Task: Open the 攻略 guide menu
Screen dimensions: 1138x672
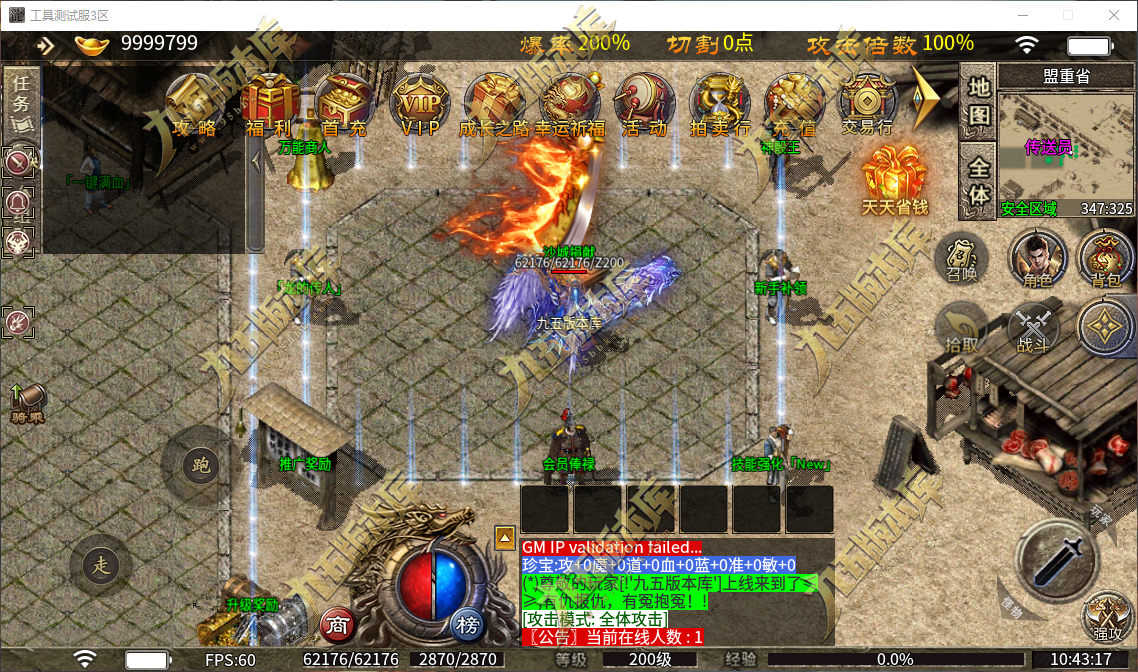Action: point(194,105)
